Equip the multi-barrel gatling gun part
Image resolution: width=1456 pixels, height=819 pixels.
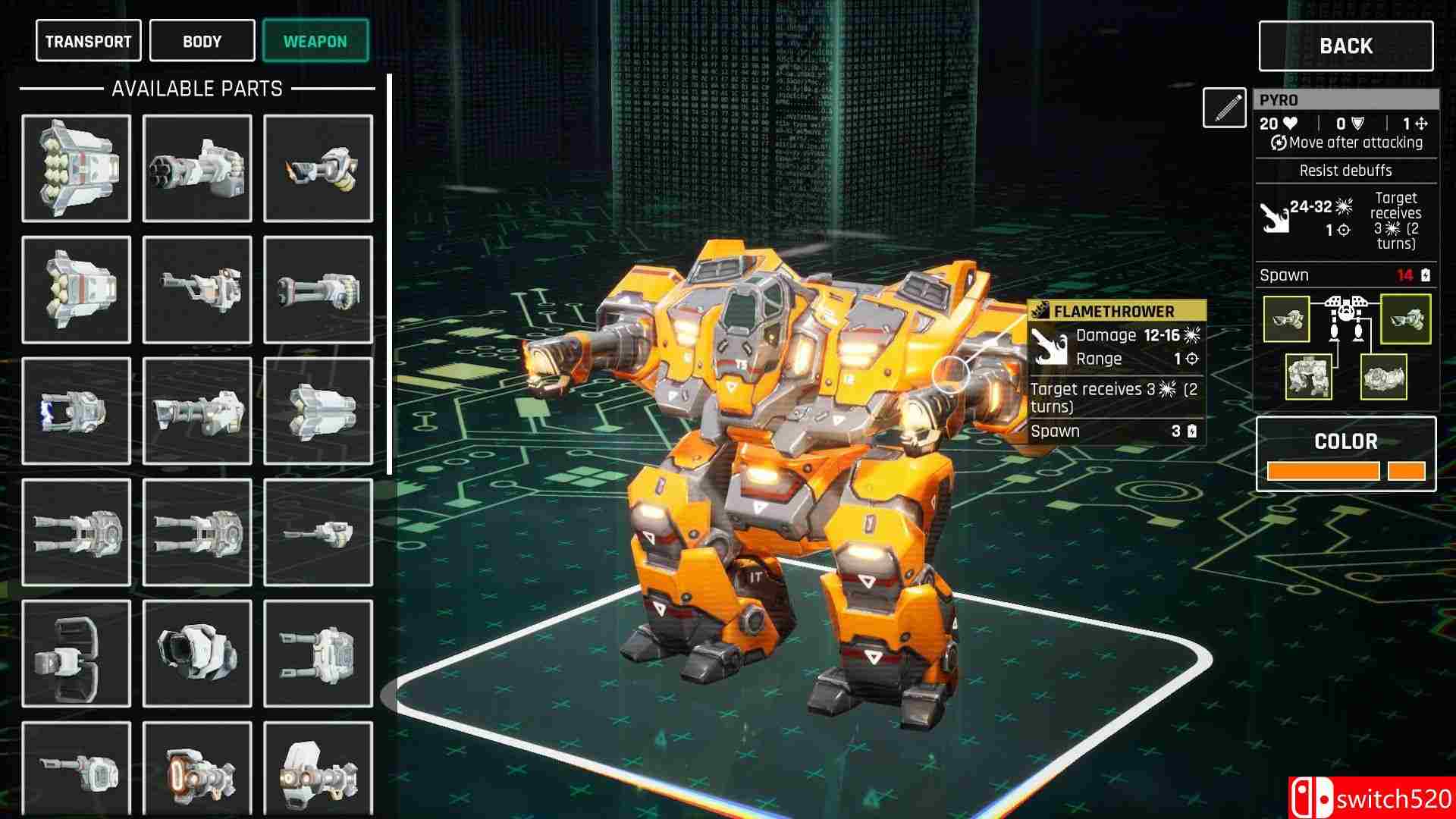pyautogui.click(x=197, y=168)
